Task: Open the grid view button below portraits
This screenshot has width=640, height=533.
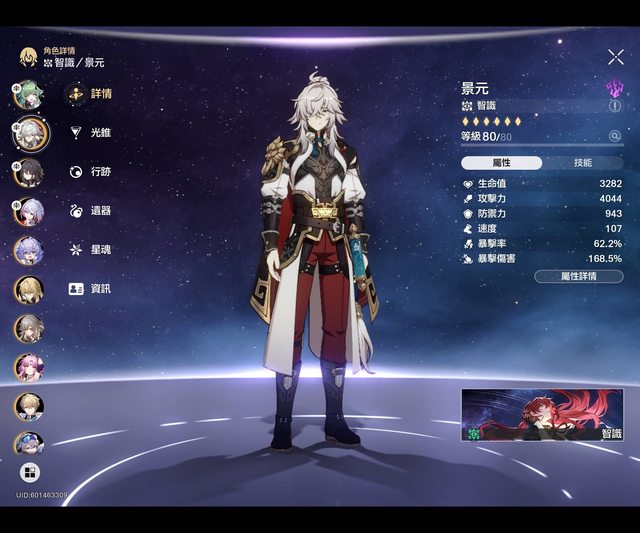Action: (29, 473)
